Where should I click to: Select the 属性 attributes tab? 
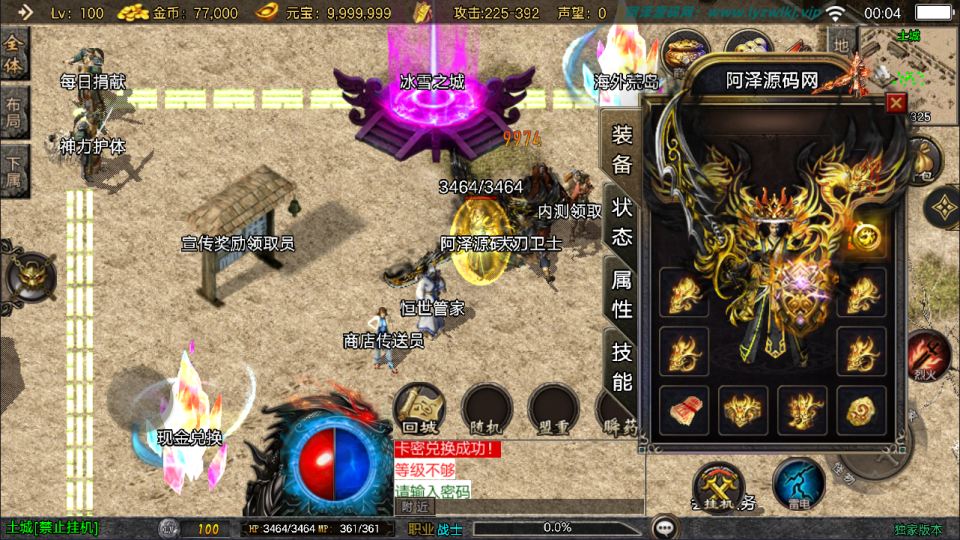(x=622, y=294)
